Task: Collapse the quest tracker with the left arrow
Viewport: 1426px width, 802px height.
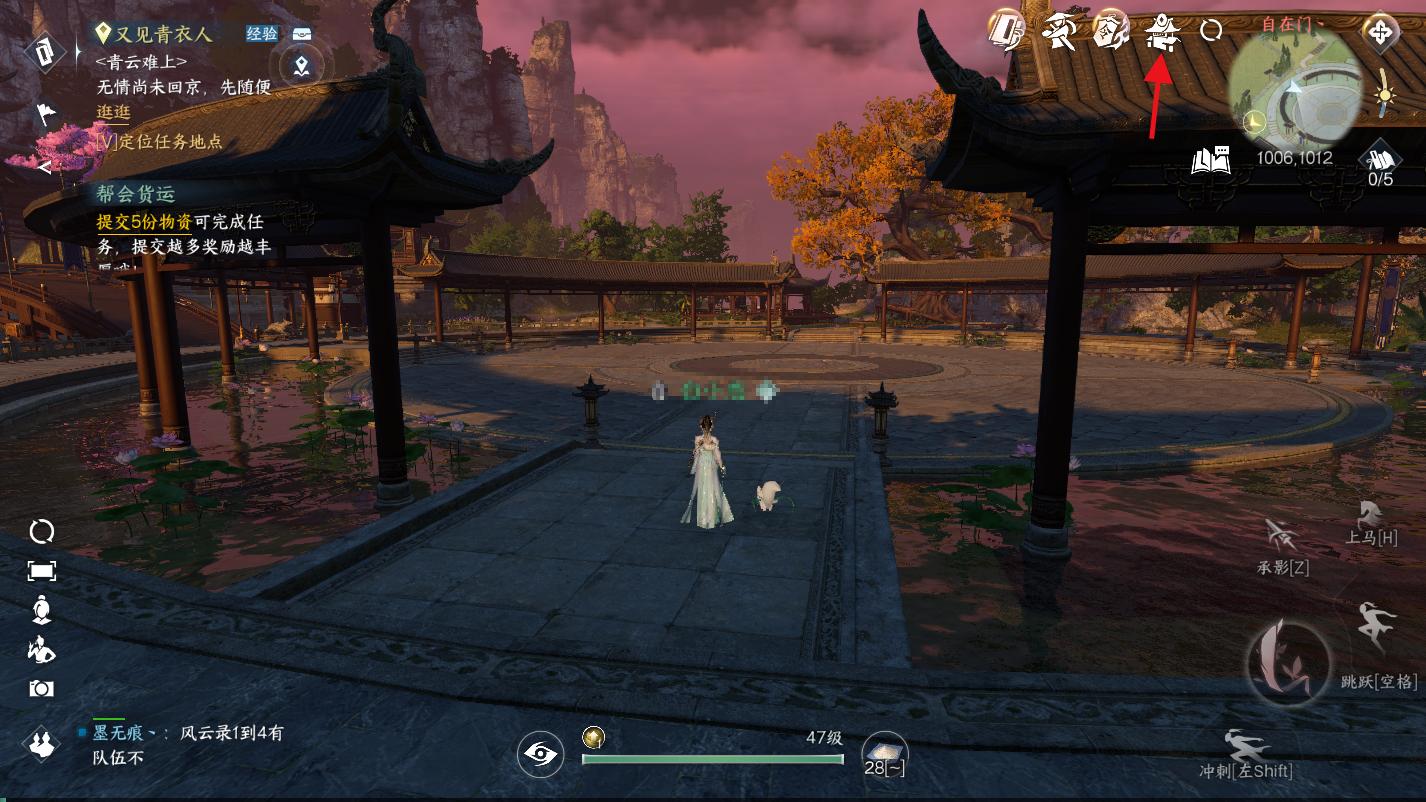Action: coord(43,167)
